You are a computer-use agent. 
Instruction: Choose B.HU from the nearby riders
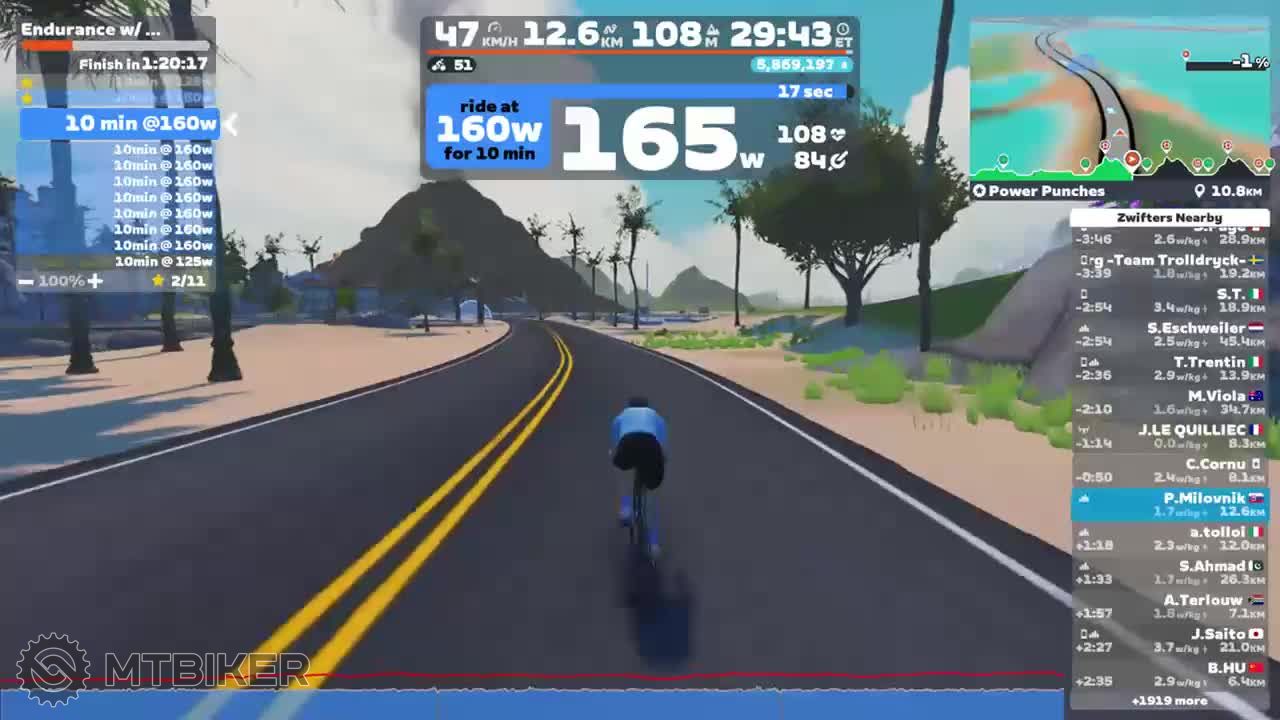[1169, 674]
